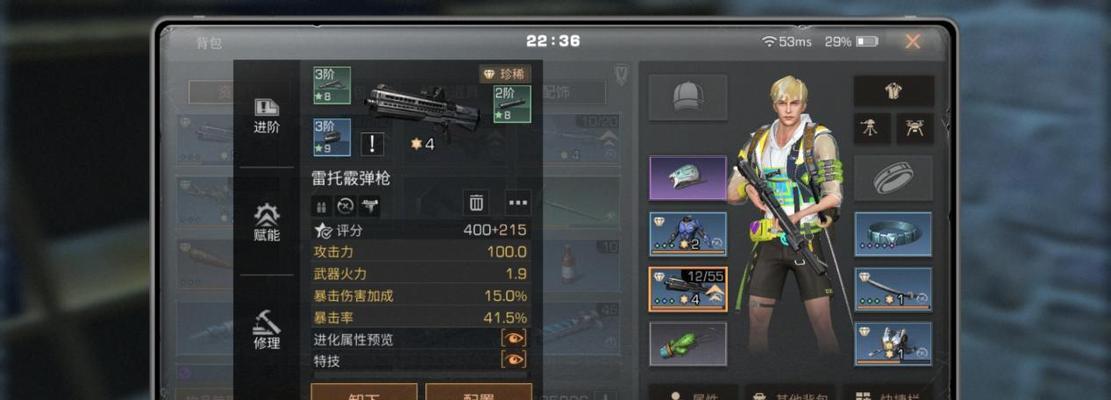Click the turret tripod icon button
The image size is (1111, 400).
pos(871,127)
